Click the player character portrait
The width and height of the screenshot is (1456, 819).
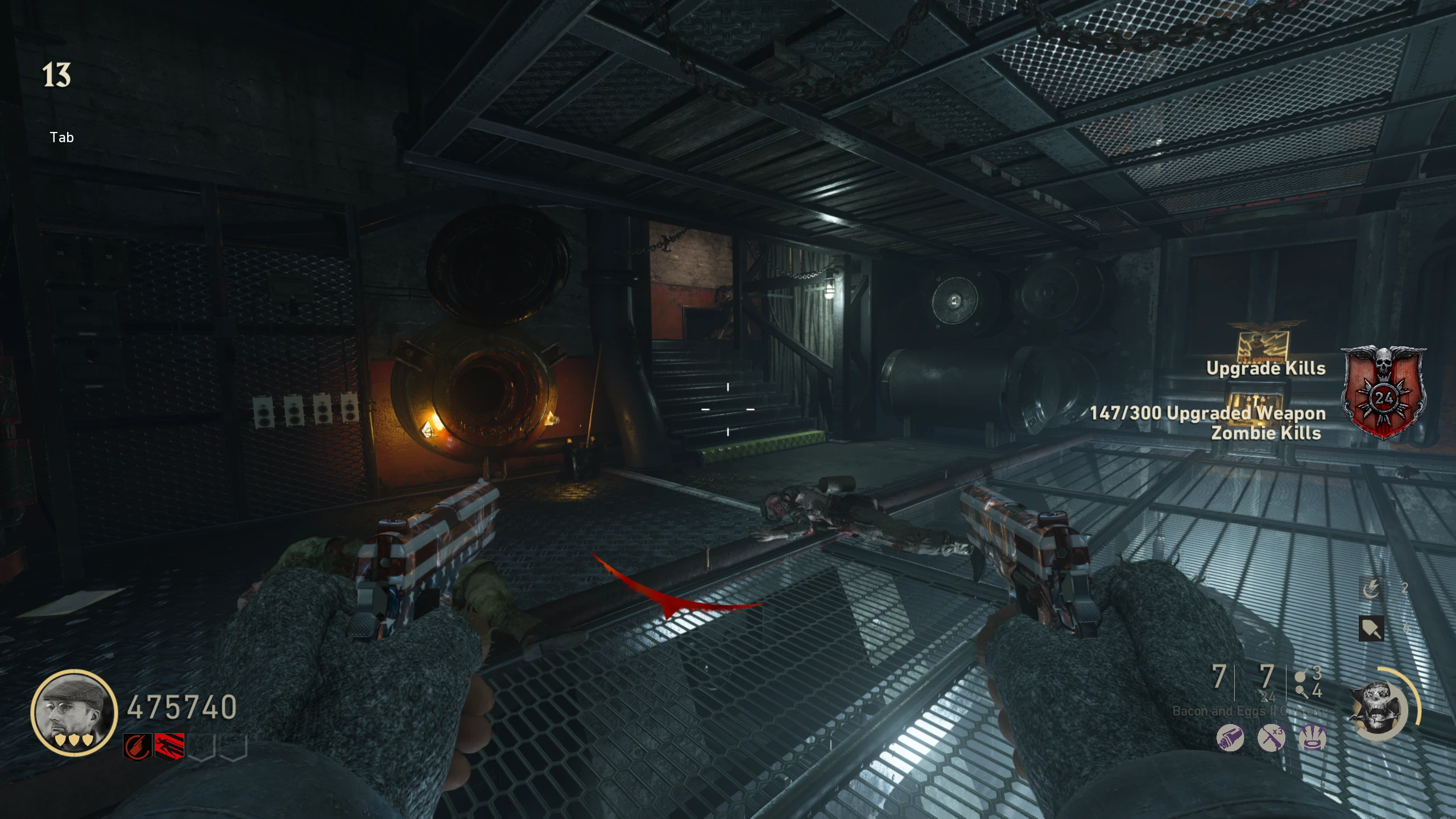point(74,712)
